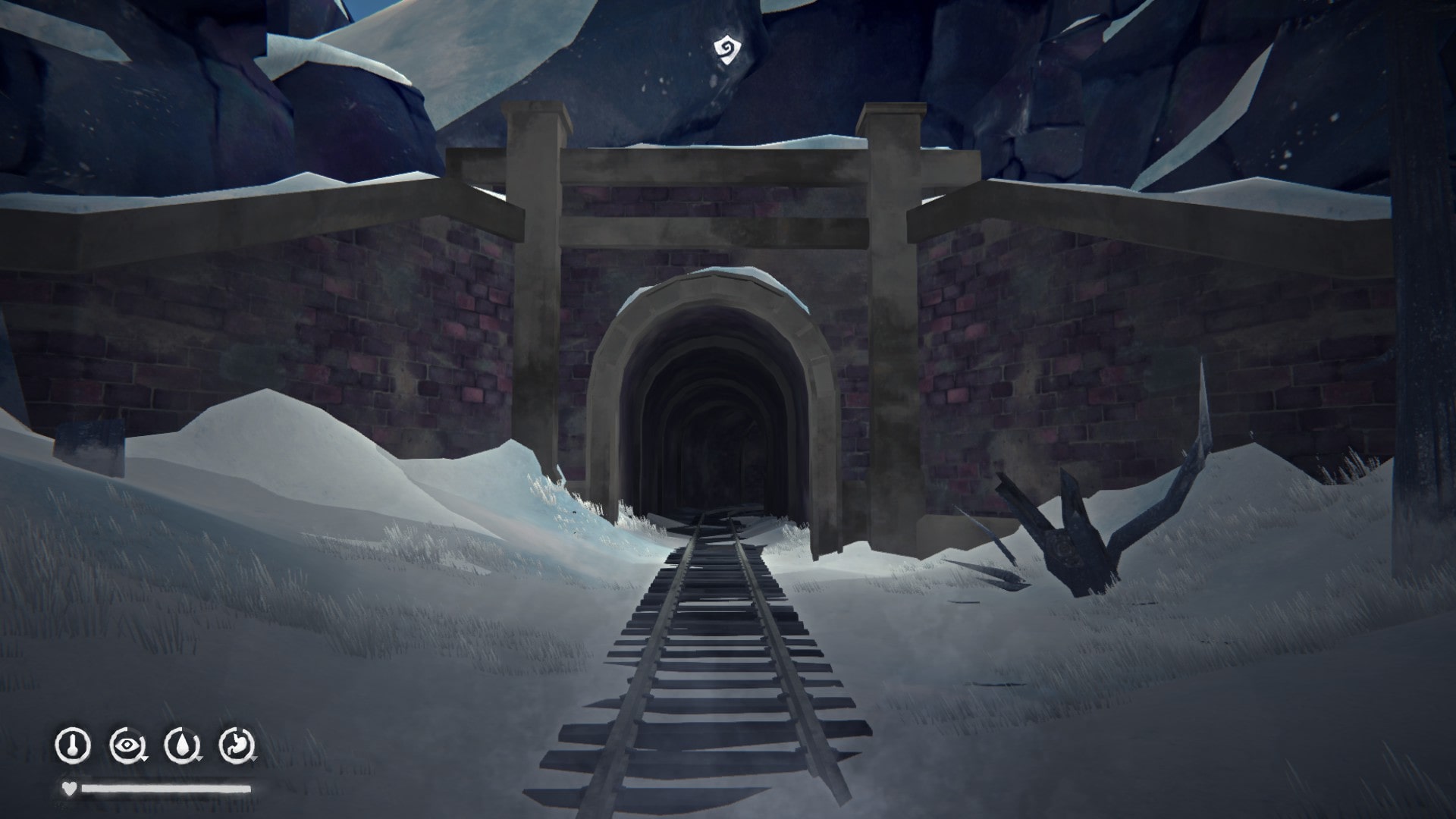Click the heart icon beside the condition bar

point(69,789)
